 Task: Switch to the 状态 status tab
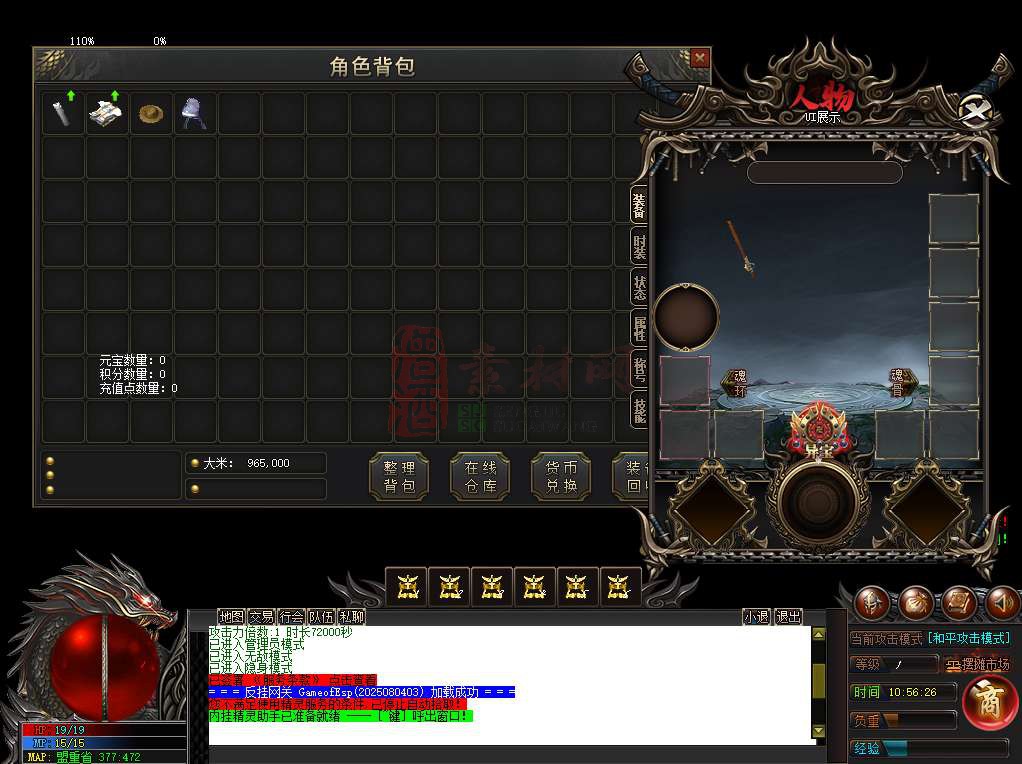tap(639, 287)
